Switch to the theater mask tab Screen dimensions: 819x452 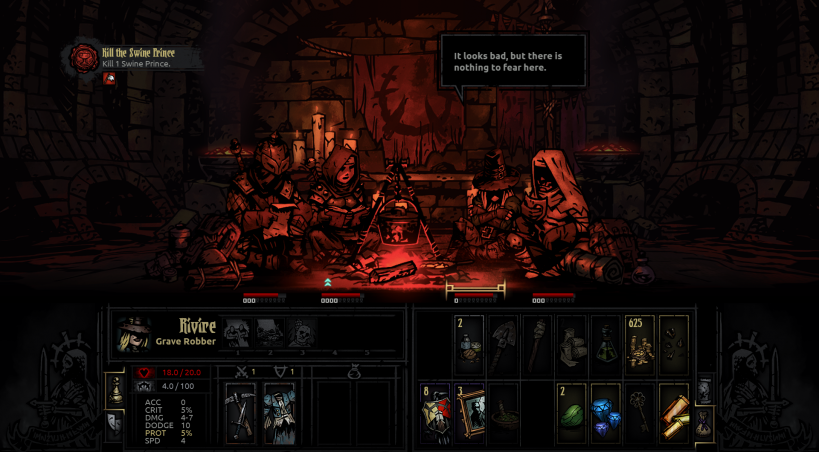[x=116, y=424]
